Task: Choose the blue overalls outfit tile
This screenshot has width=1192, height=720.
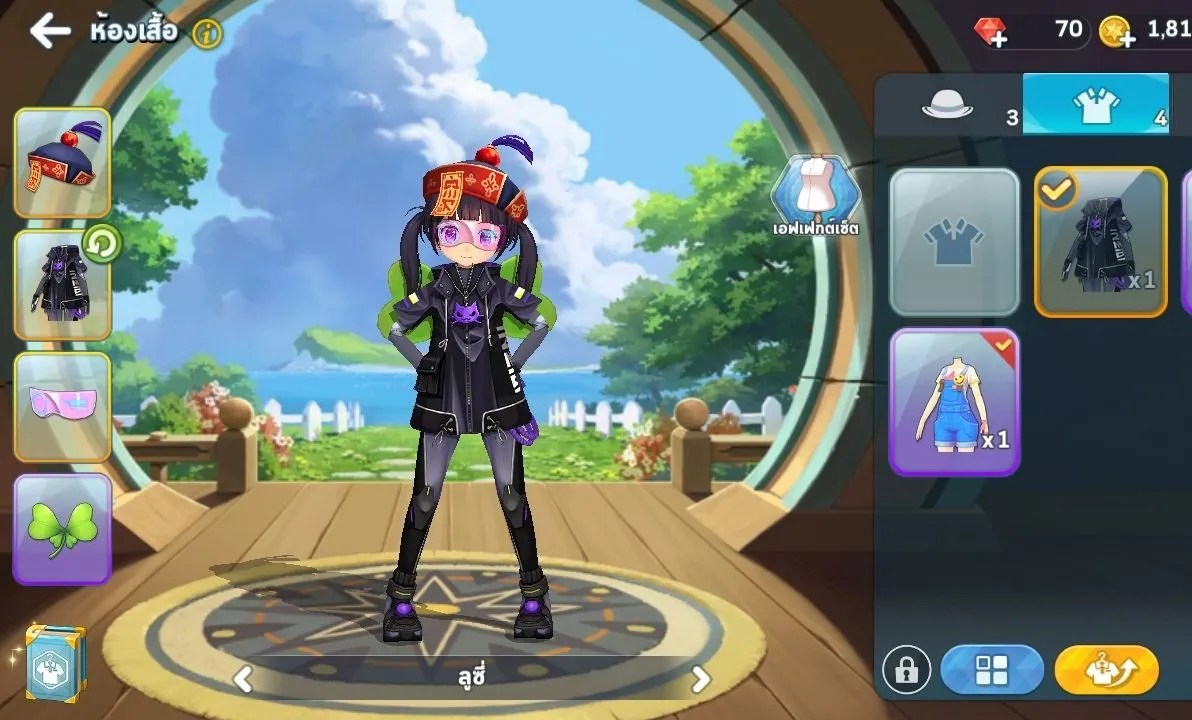Action: tap(954, 402)
